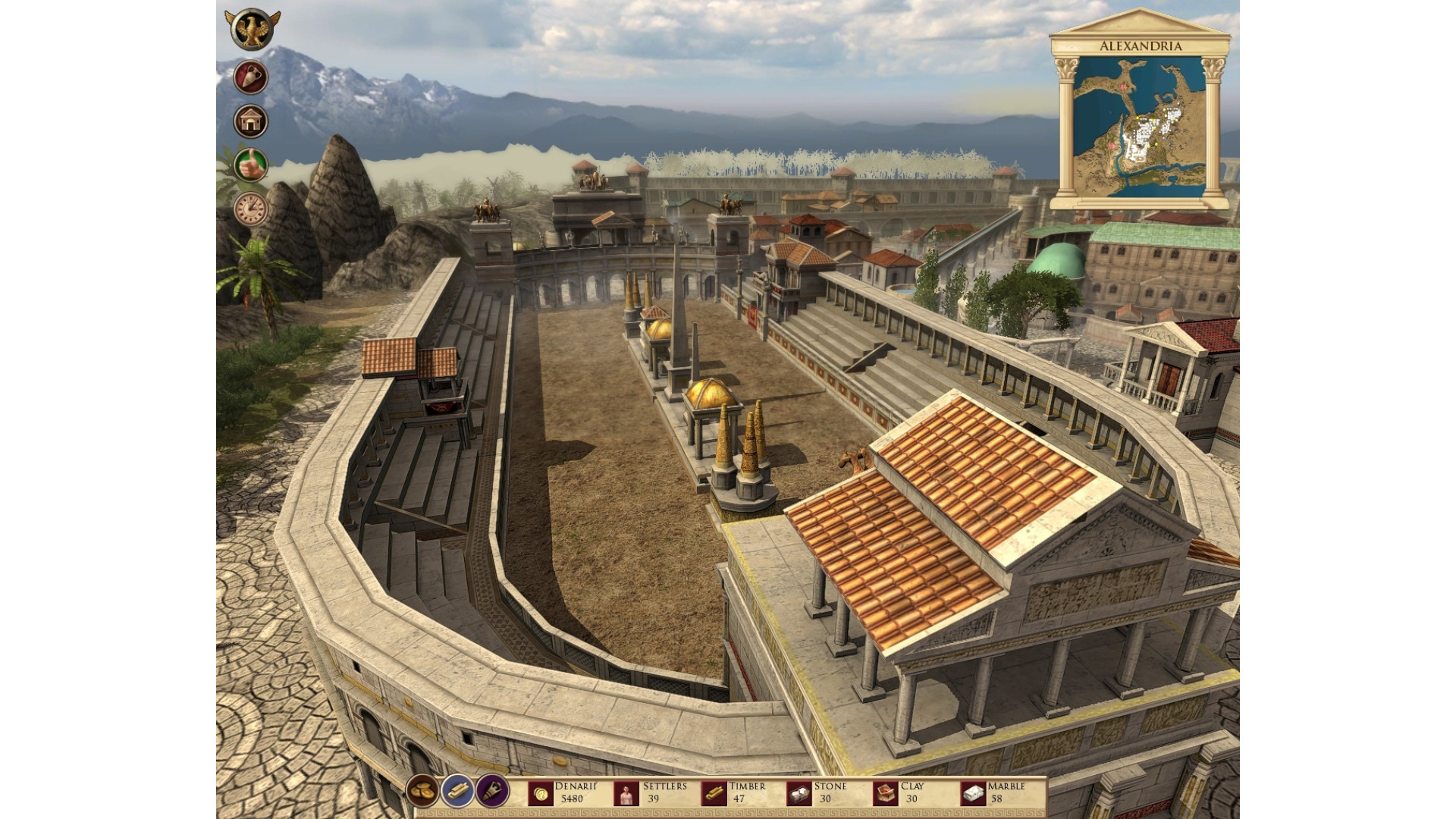Viewport: 1456px width, 819px height.
Task: Switch to the bread food resources tab
Action: (422, 792)
